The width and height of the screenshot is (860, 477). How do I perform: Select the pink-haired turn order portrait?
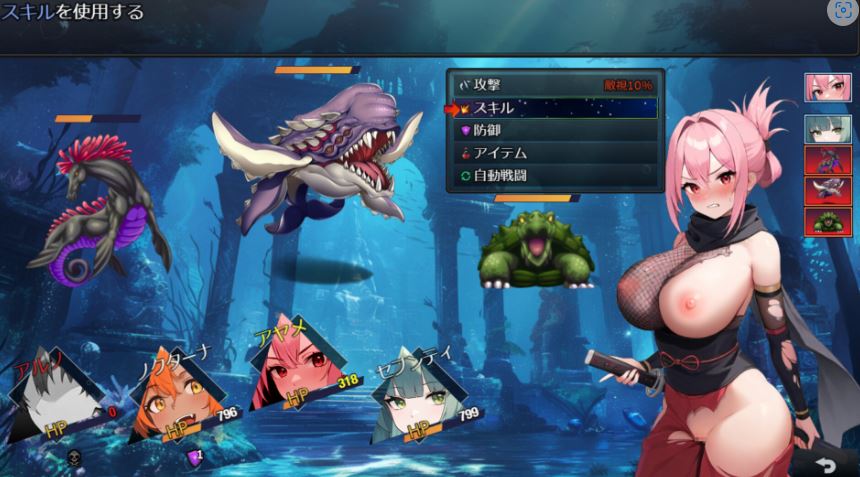pyautogui.click(x=828, y=88)
